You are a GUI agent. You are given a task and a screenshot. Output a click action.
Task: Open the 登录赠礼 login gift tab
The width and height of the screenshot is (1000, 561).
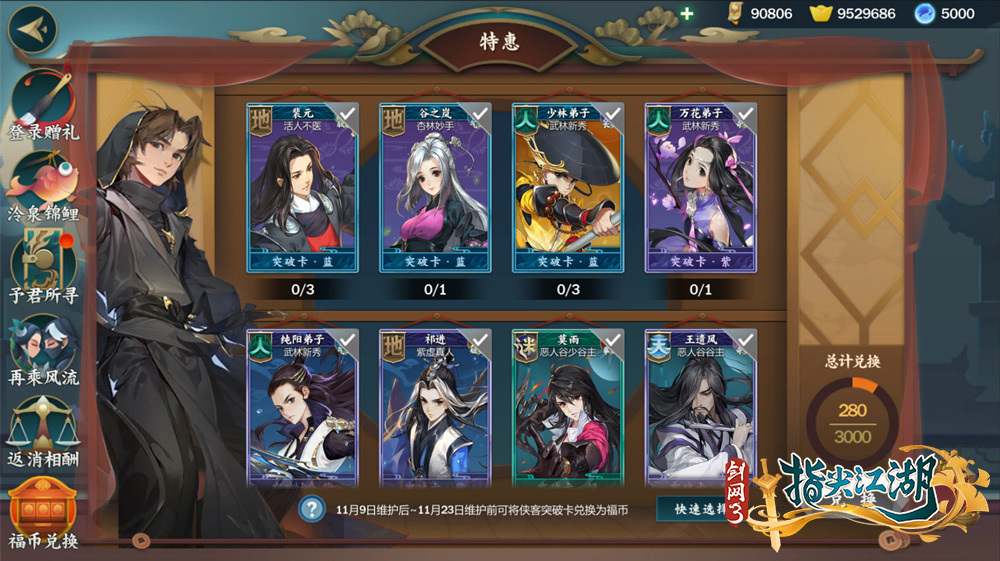point(44,105)
